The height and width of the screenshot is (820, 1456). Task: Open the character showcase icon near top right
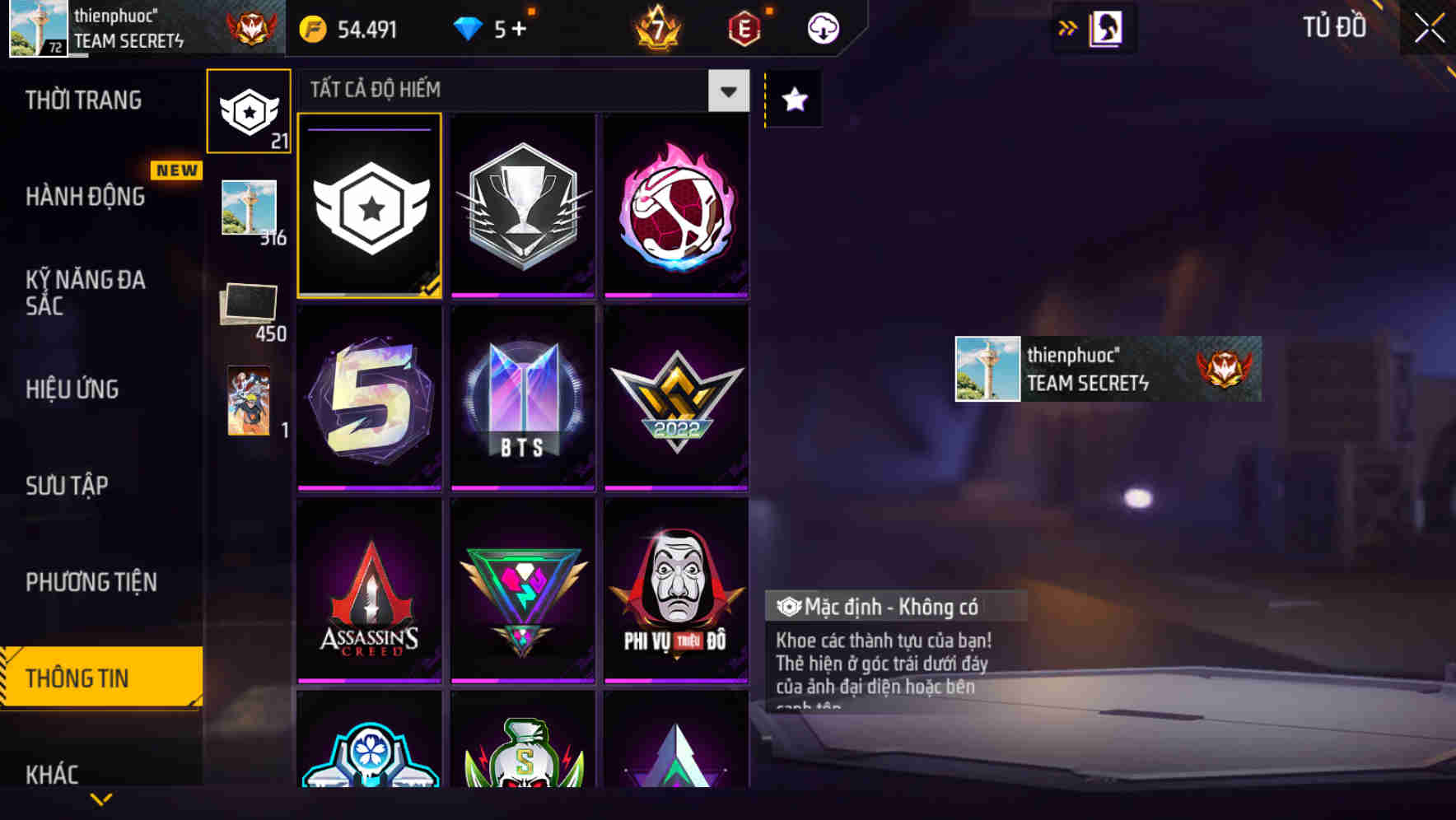click(1104, 27)
